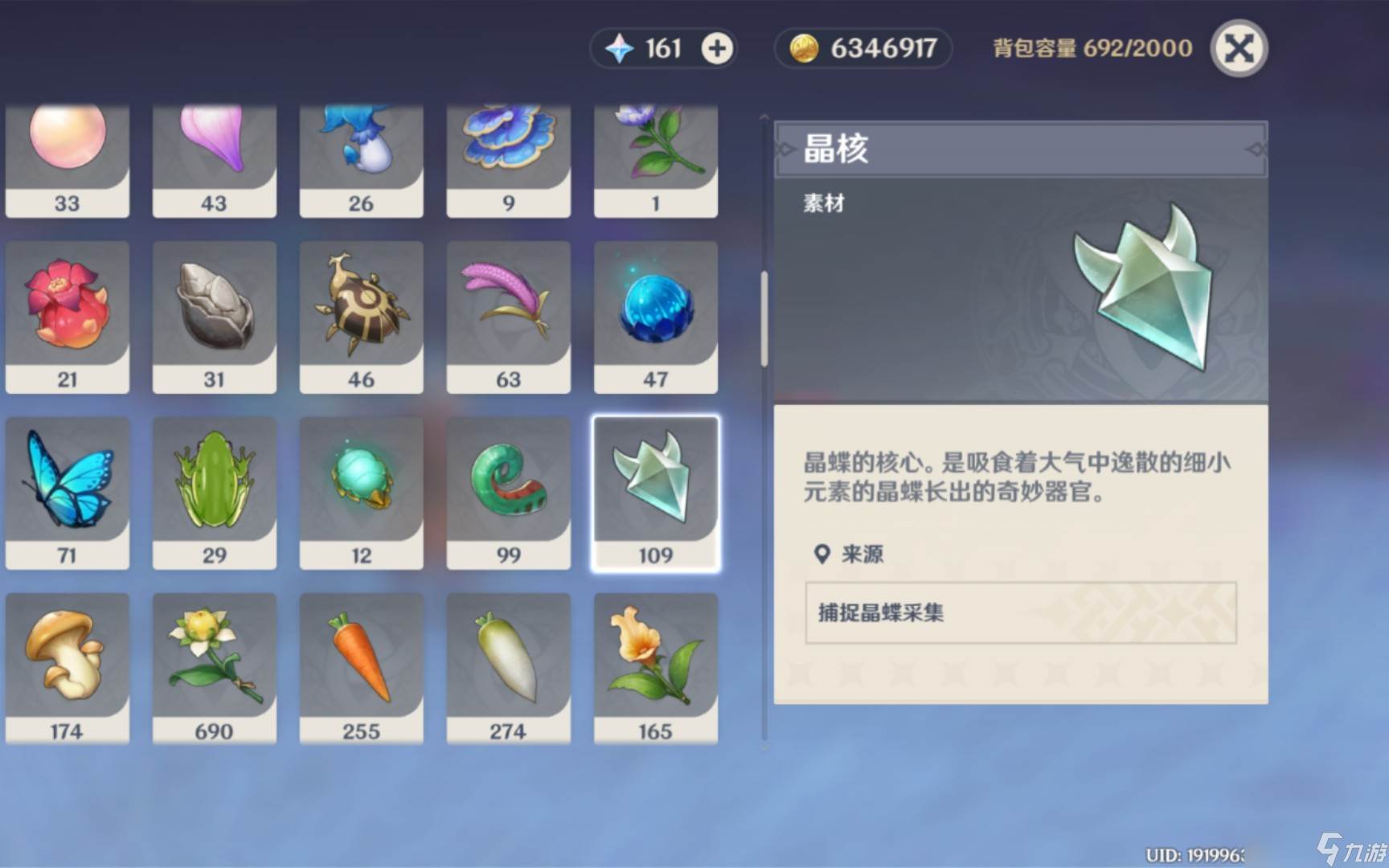This screenshot has height=868, width=1389.
Task: Select the pink pearl slot with 33
Action: click(x=67, y=161)
